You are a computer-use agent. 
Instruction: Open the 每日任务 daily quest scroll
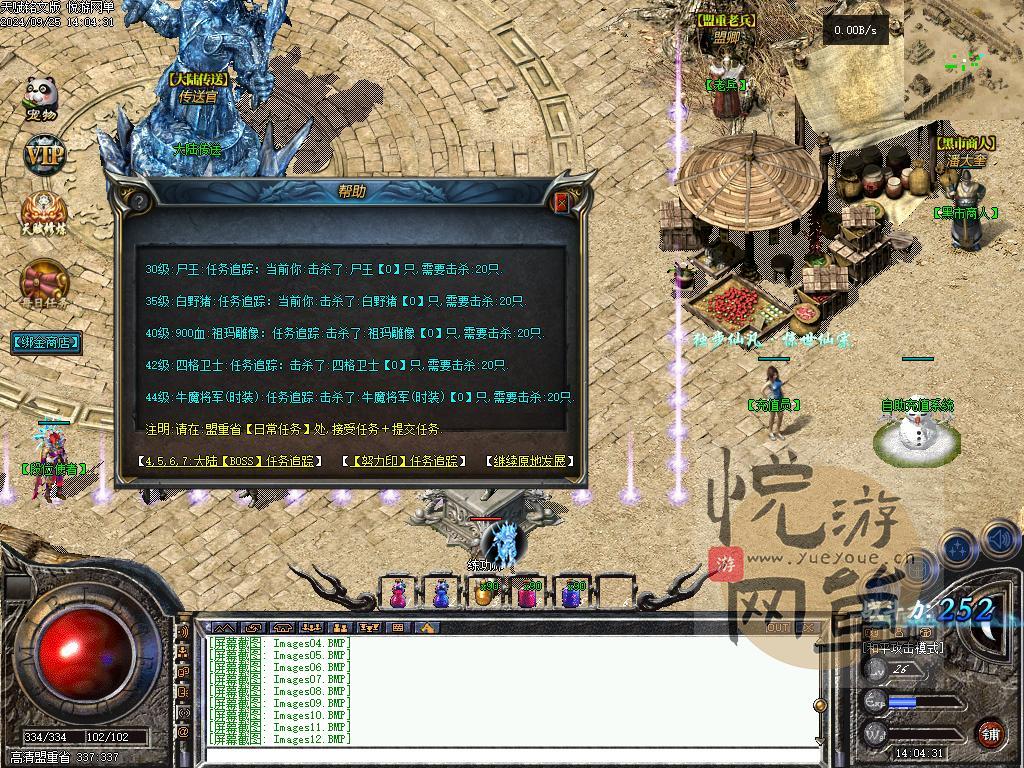click(x=44, y=285)
